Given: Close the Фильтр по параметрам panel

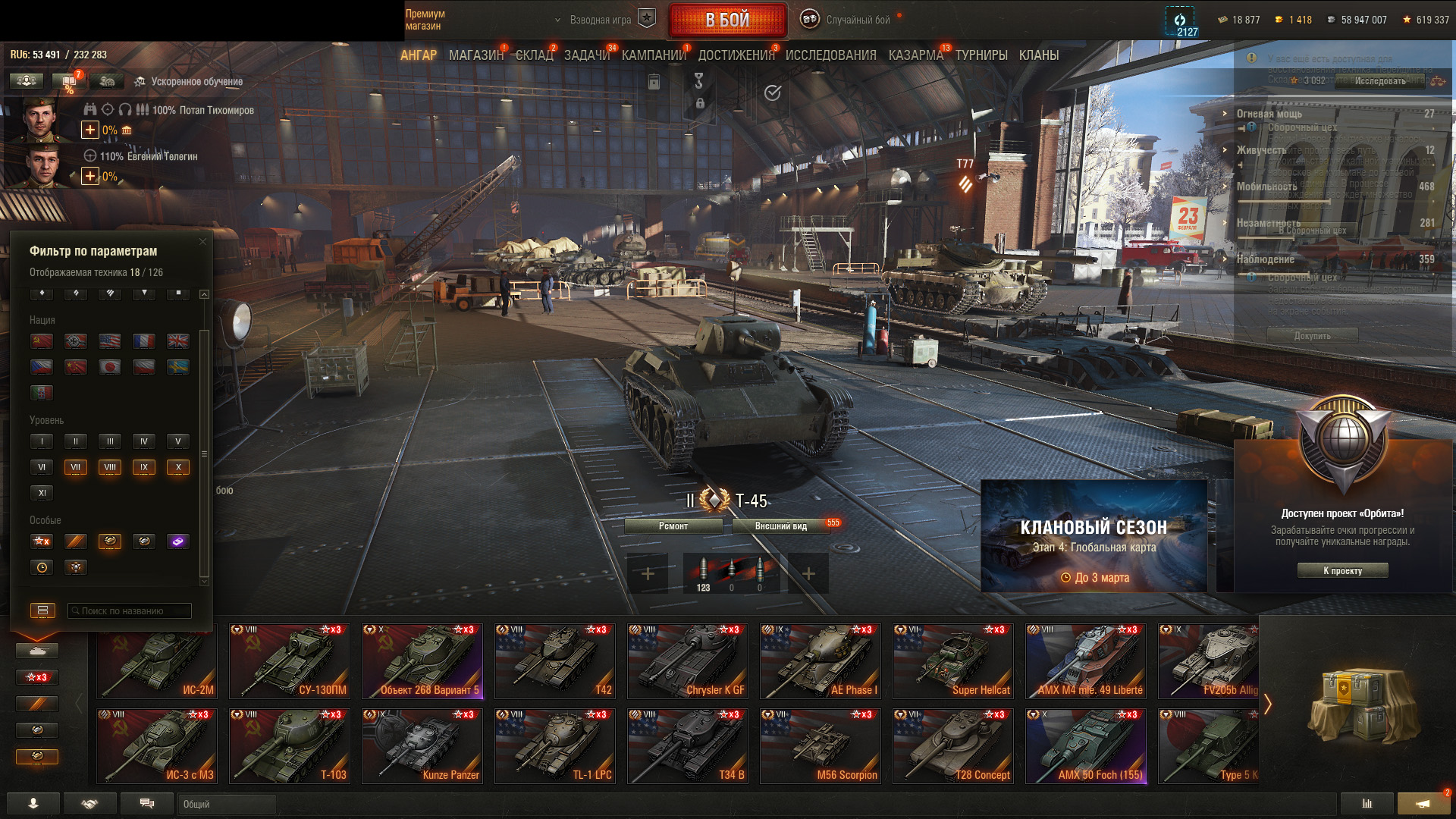Looking at the screenshot, I should 202,242.
